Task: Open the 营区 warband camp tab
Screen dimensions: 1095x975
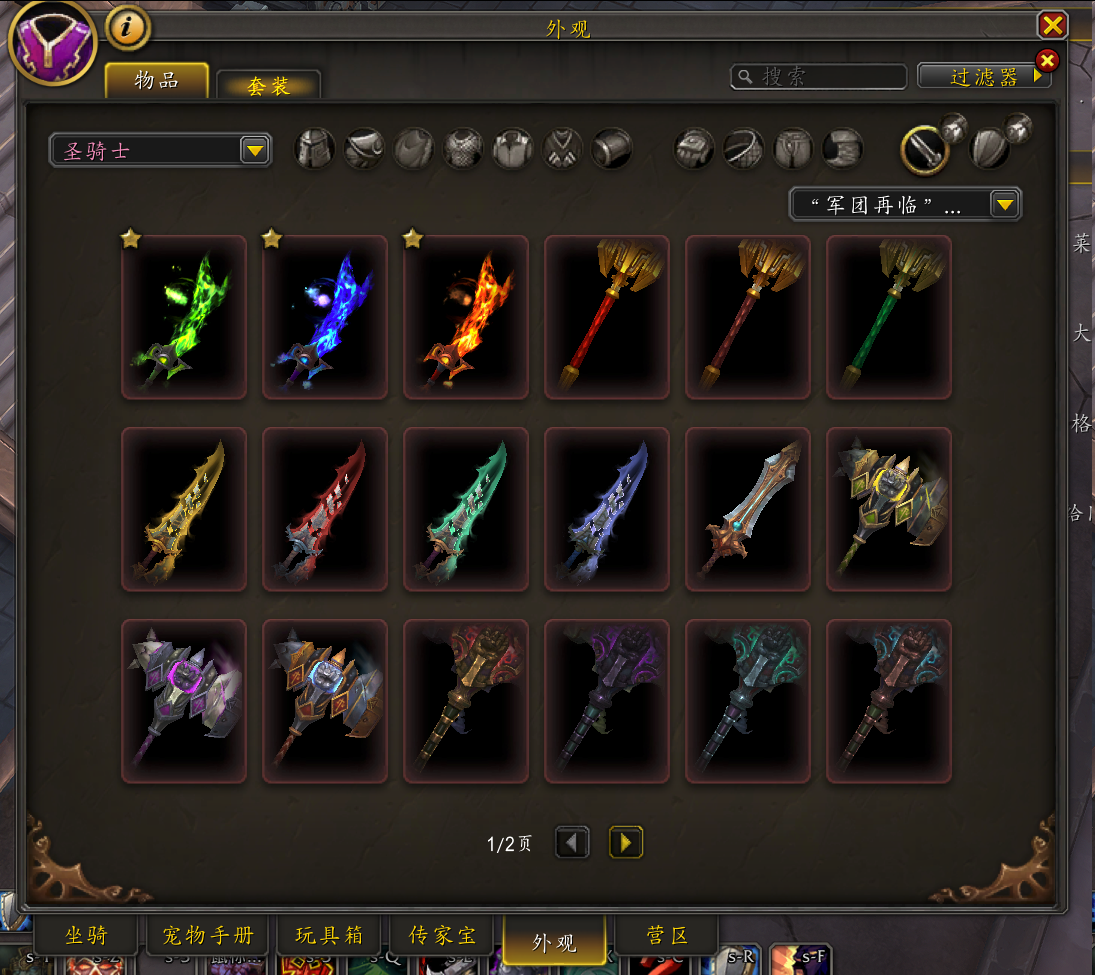Action: pos(667,937)
